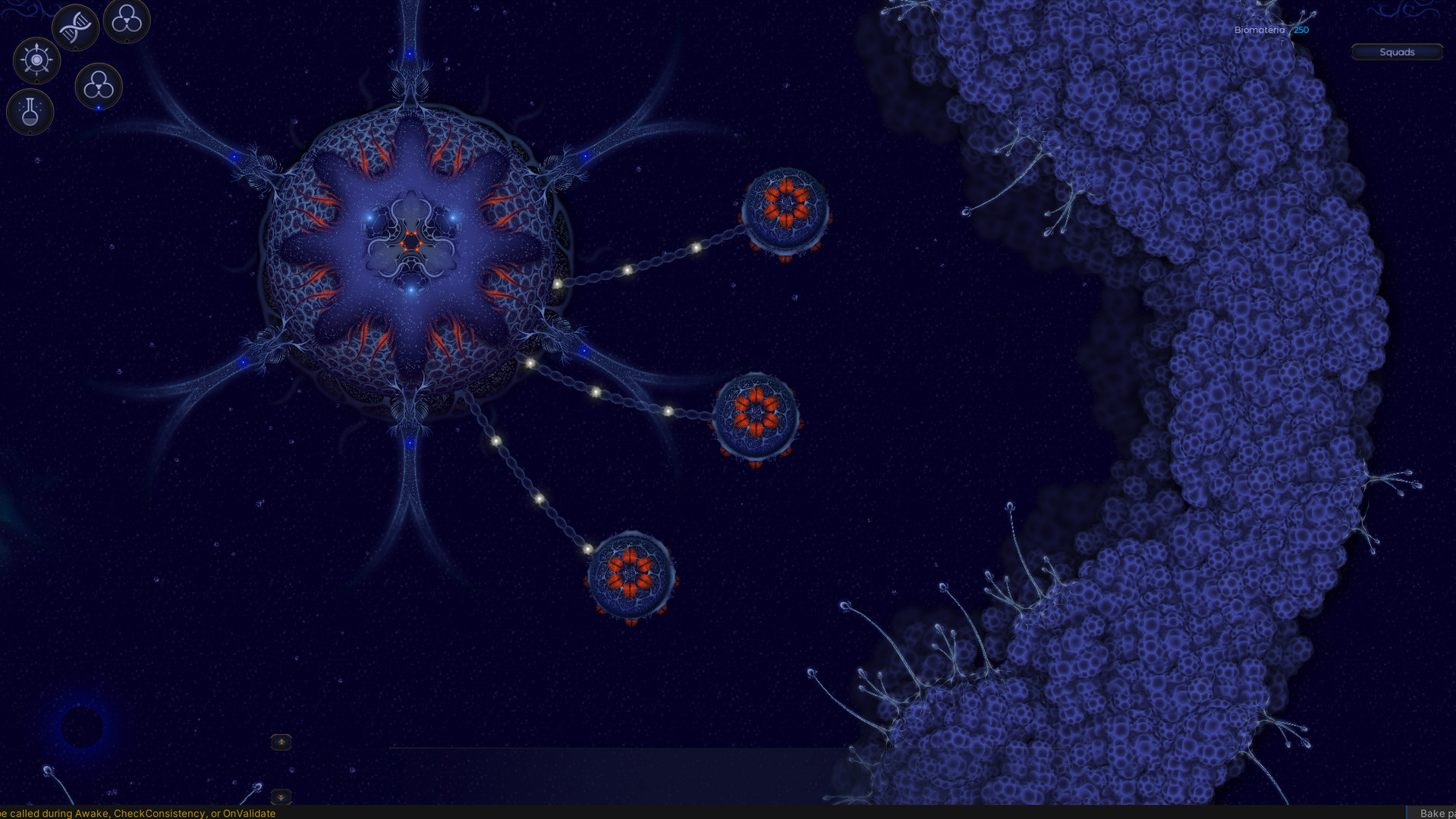The width and height of the screenshot is (1456, 819).
Task: Expand the flask icon's bottom notch
Action: coord(30,133)
